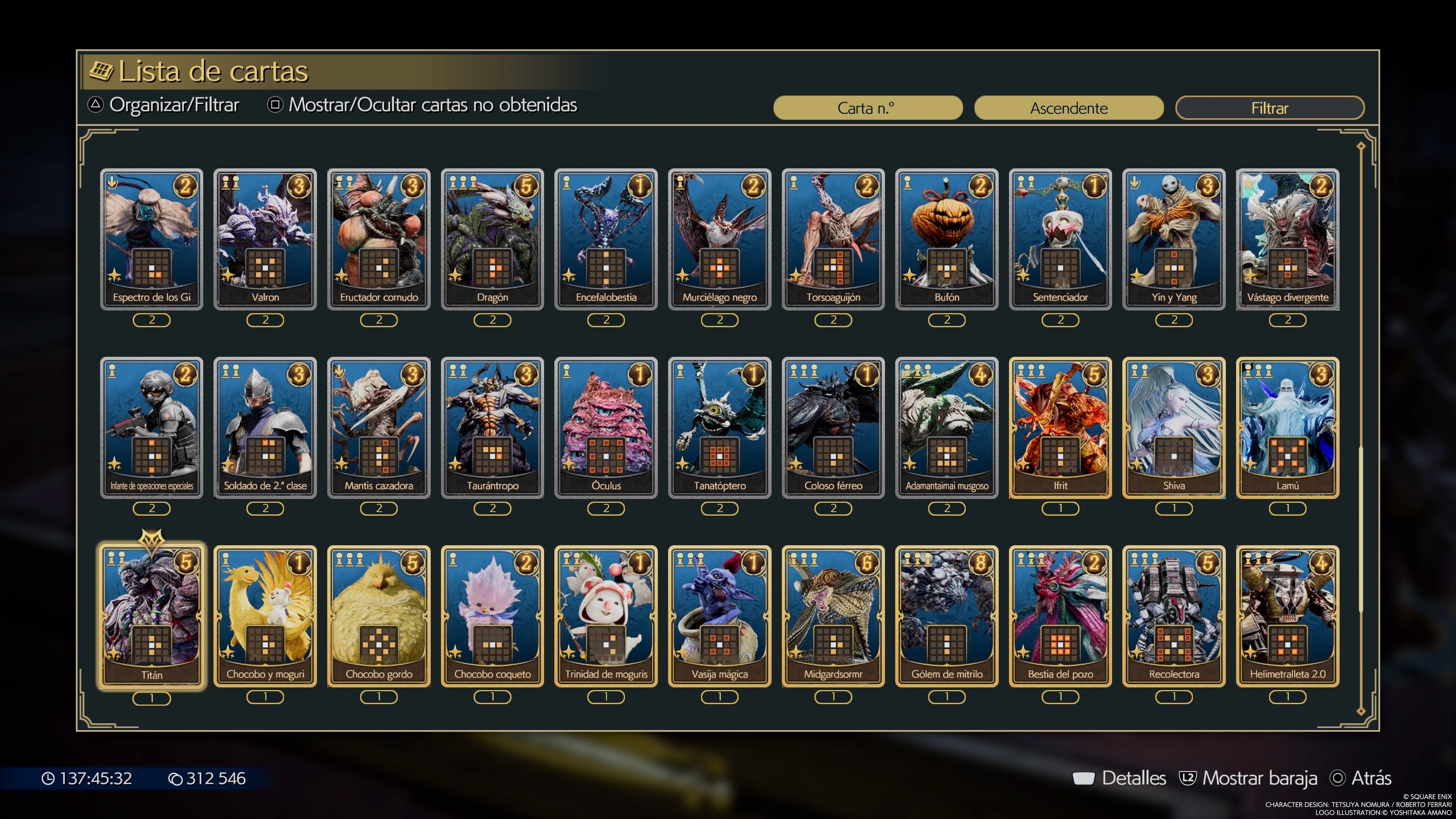Viewport: 1456px width, 819px height.
Task: Choose the Ifrit card
Action: pyautogui.click(x=1061, y=427)
